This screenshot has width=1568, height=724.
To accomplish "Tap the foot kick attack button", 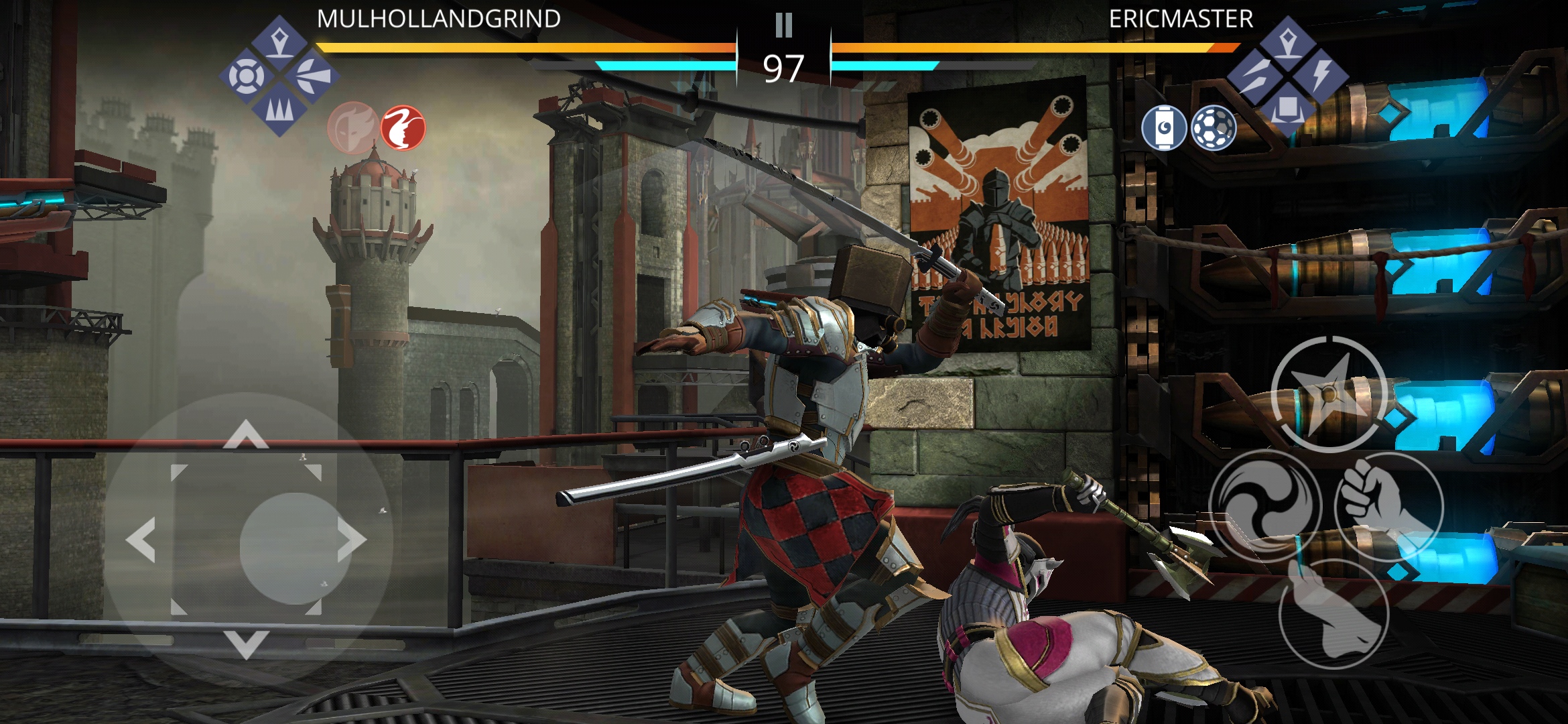I will [x=1332, y=613].
